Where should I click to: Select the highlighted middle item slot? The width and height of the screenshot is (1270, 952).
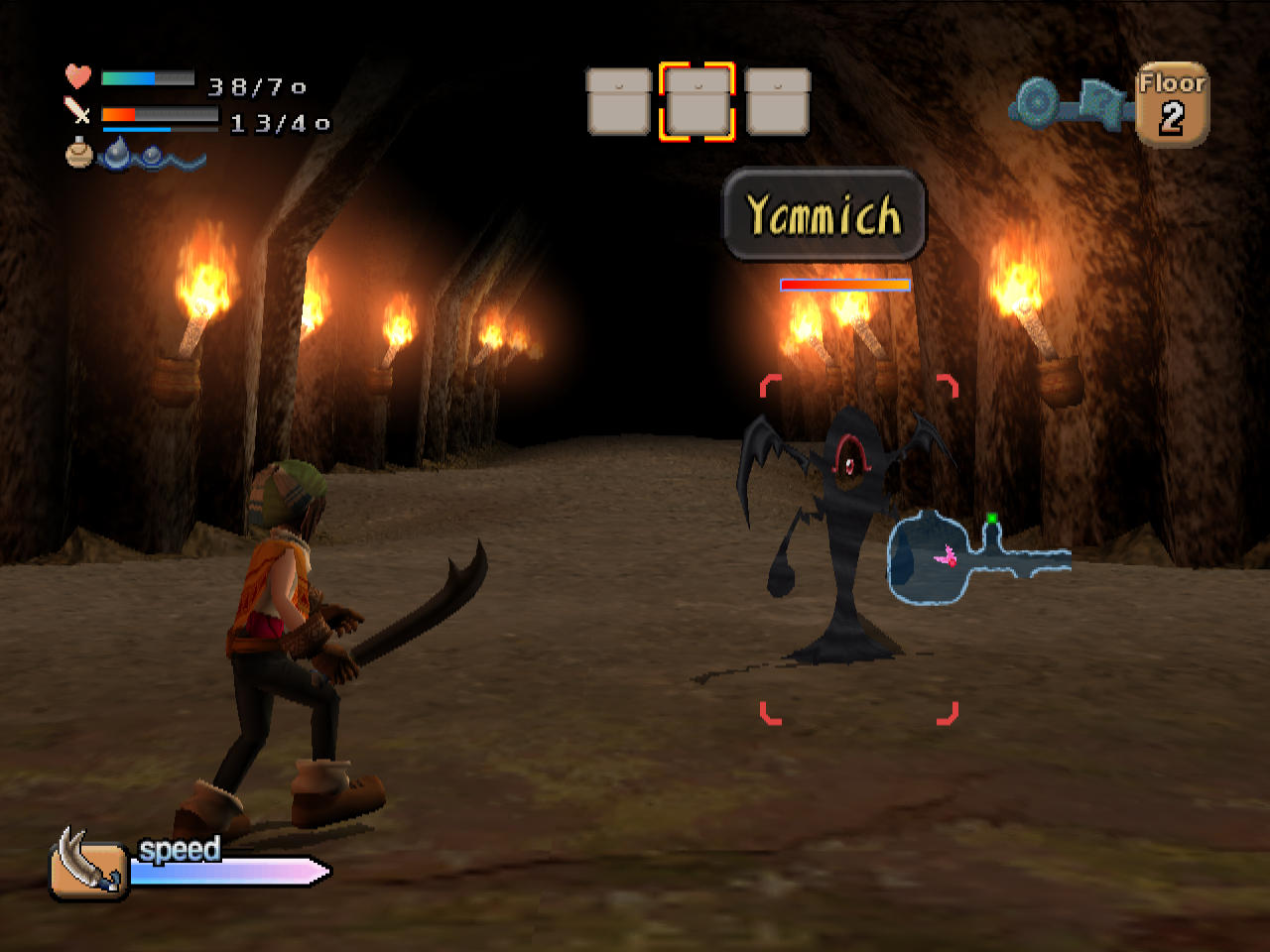coord(698,102)
